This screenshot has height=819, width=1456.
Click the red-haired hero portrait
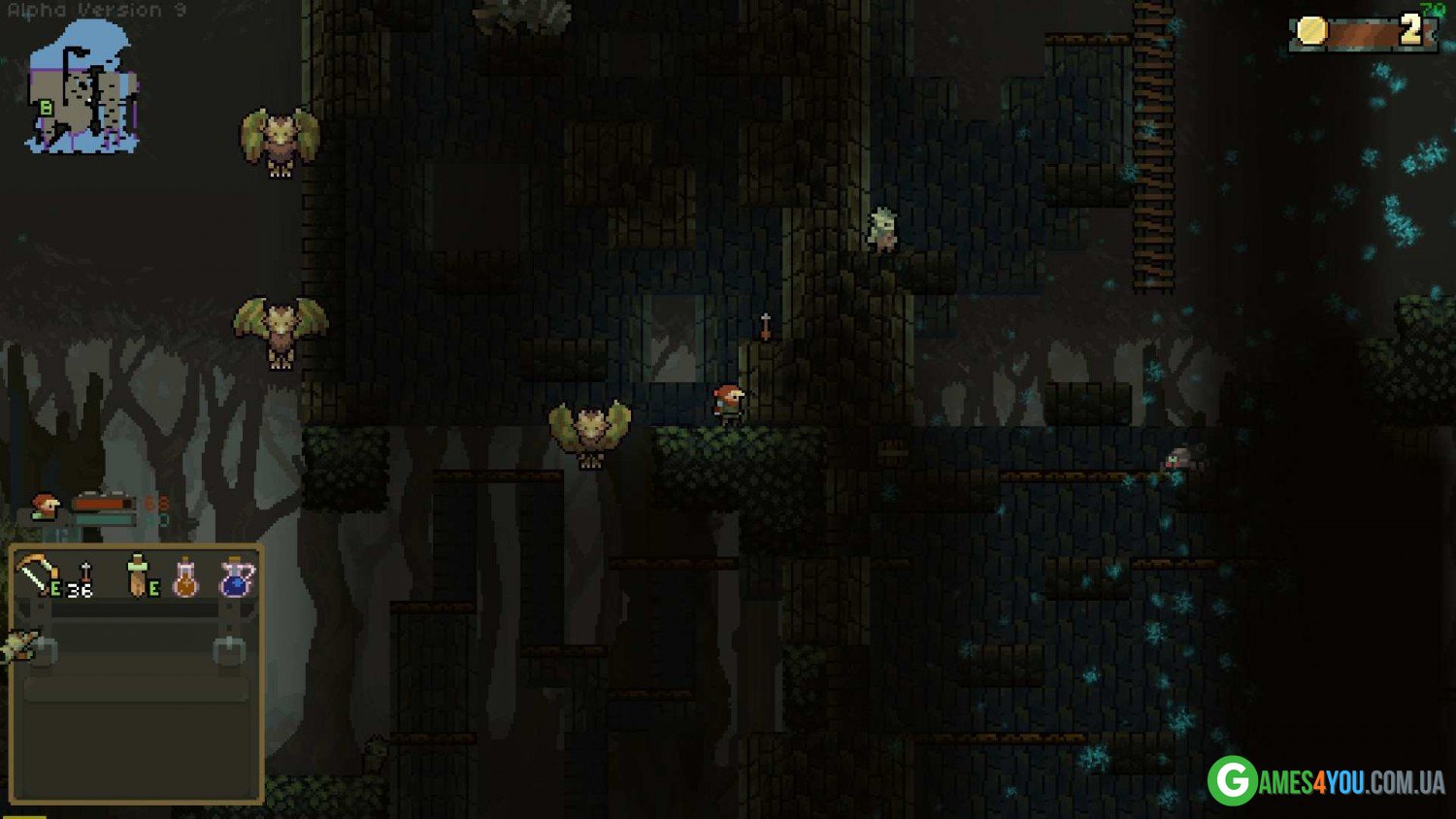(44, 506)
